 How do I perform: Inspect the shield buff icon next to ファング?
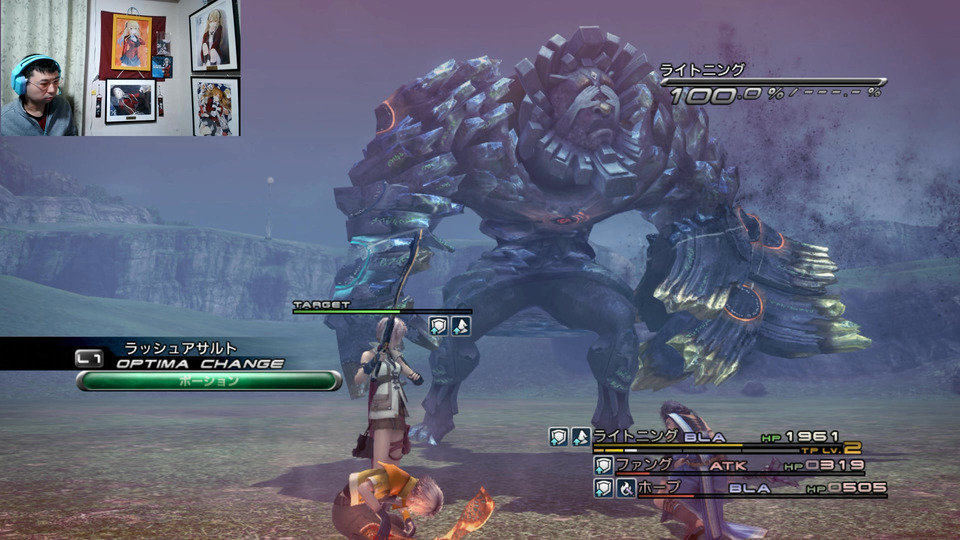coord(603,465)
